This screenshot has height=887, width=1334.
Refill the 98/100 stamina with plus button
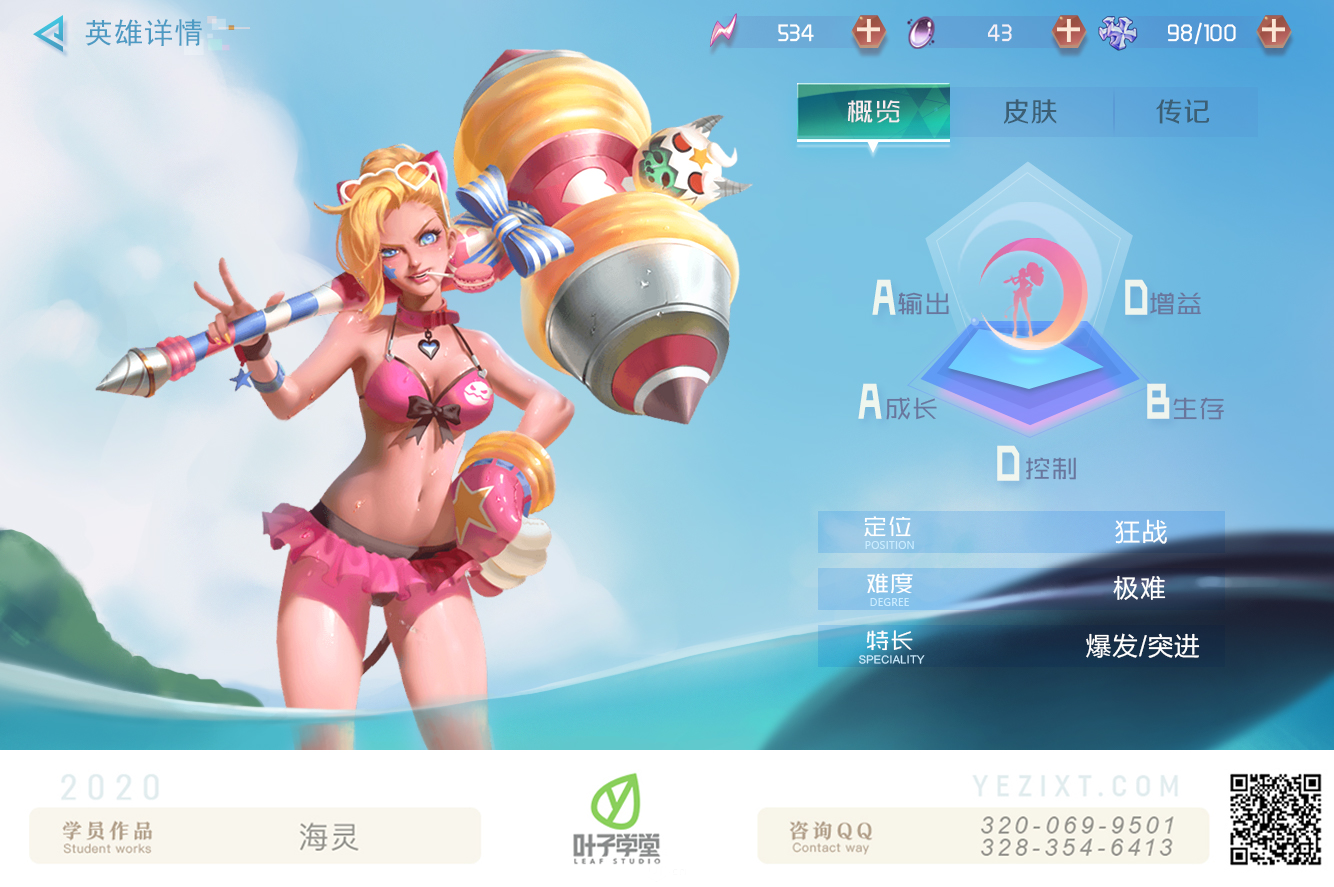pyautogui.click(x=1273, y=32)
